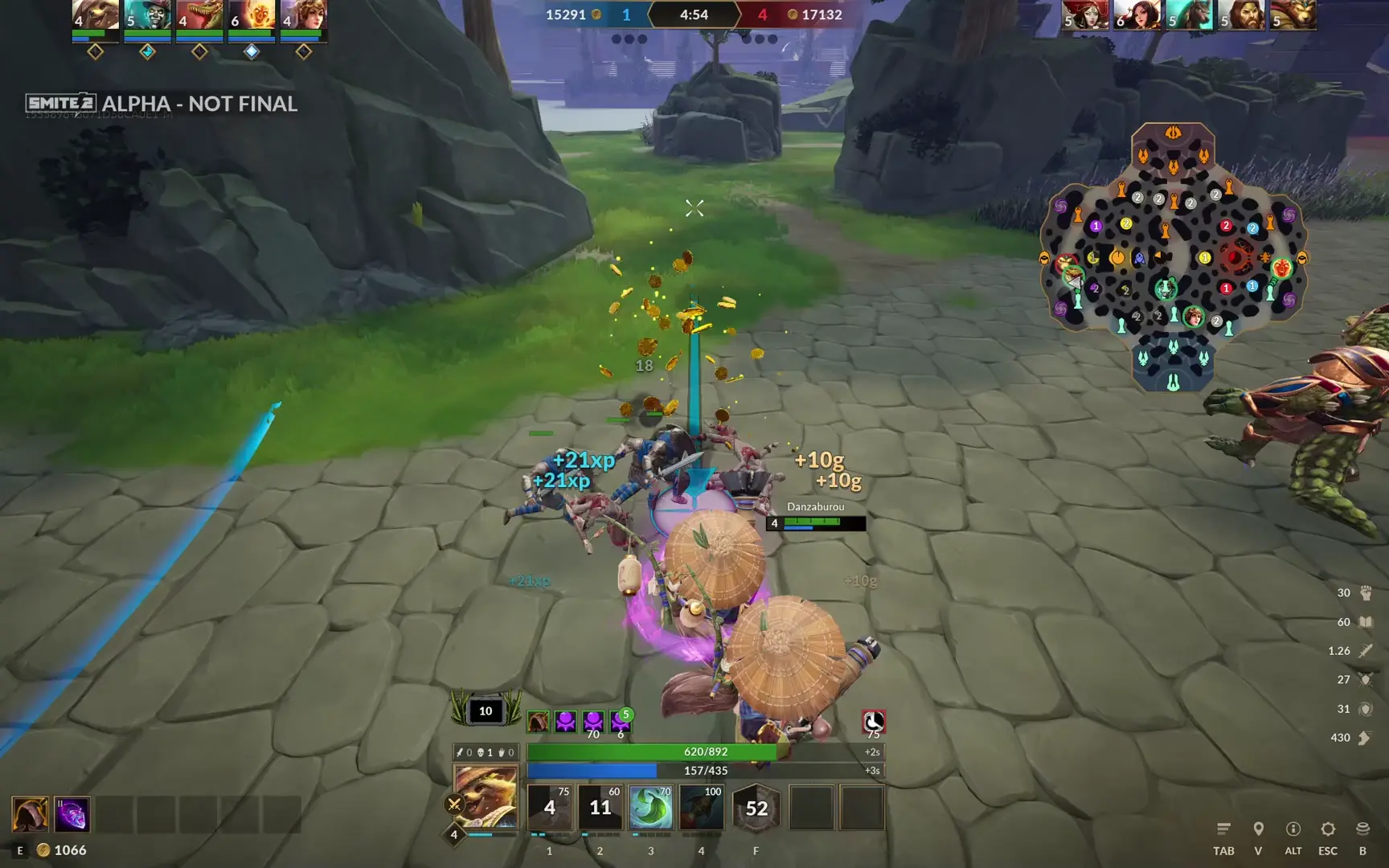Click the relic icon on cooldown showing 75
The image size is (1389, 868).
(873, 722)
